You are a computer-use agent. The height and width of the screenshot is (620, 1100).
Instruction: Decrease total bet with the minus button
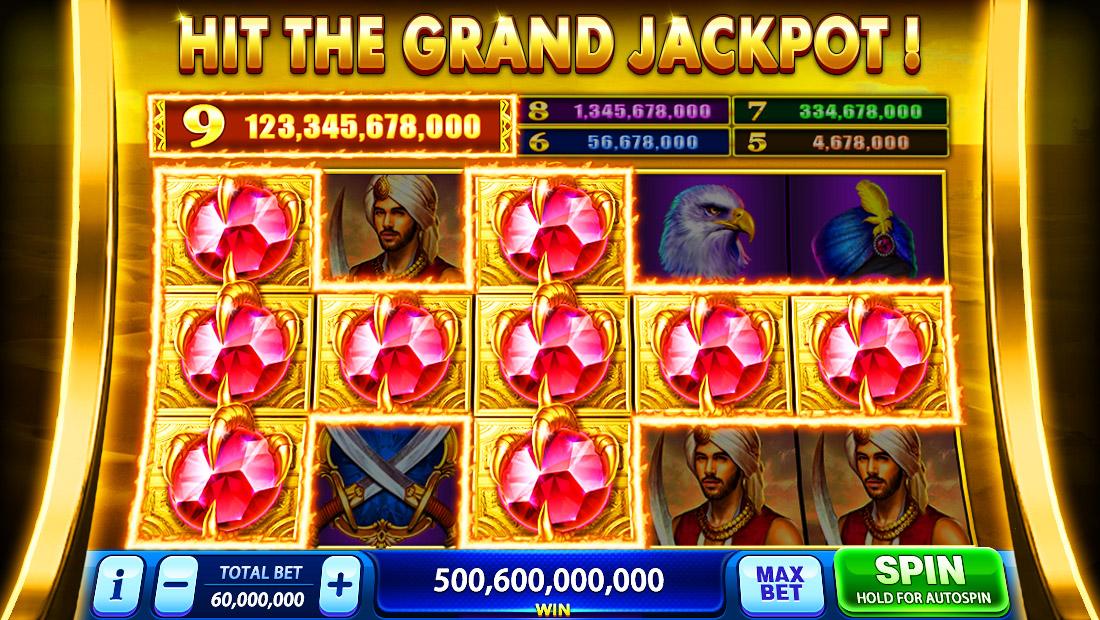pos(176,585)
